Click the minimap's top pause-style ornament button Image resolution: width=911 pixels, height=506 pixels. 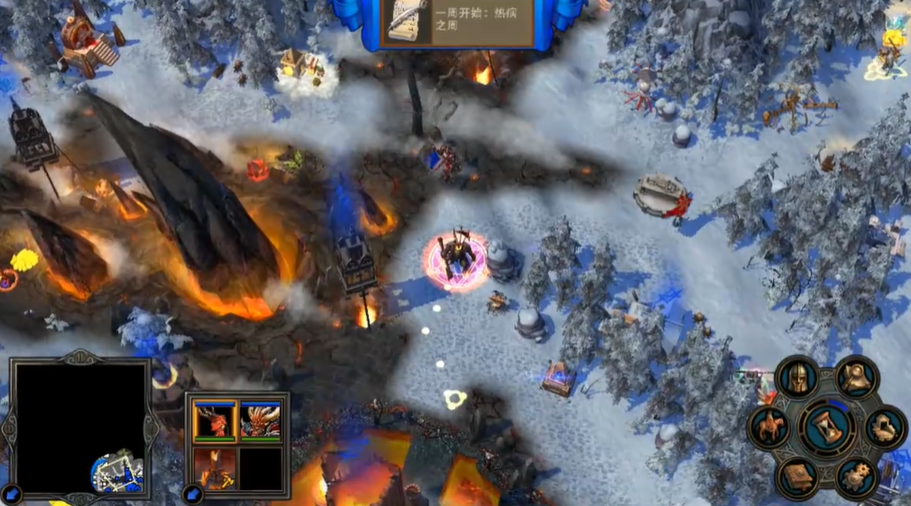tap(79, 357)
